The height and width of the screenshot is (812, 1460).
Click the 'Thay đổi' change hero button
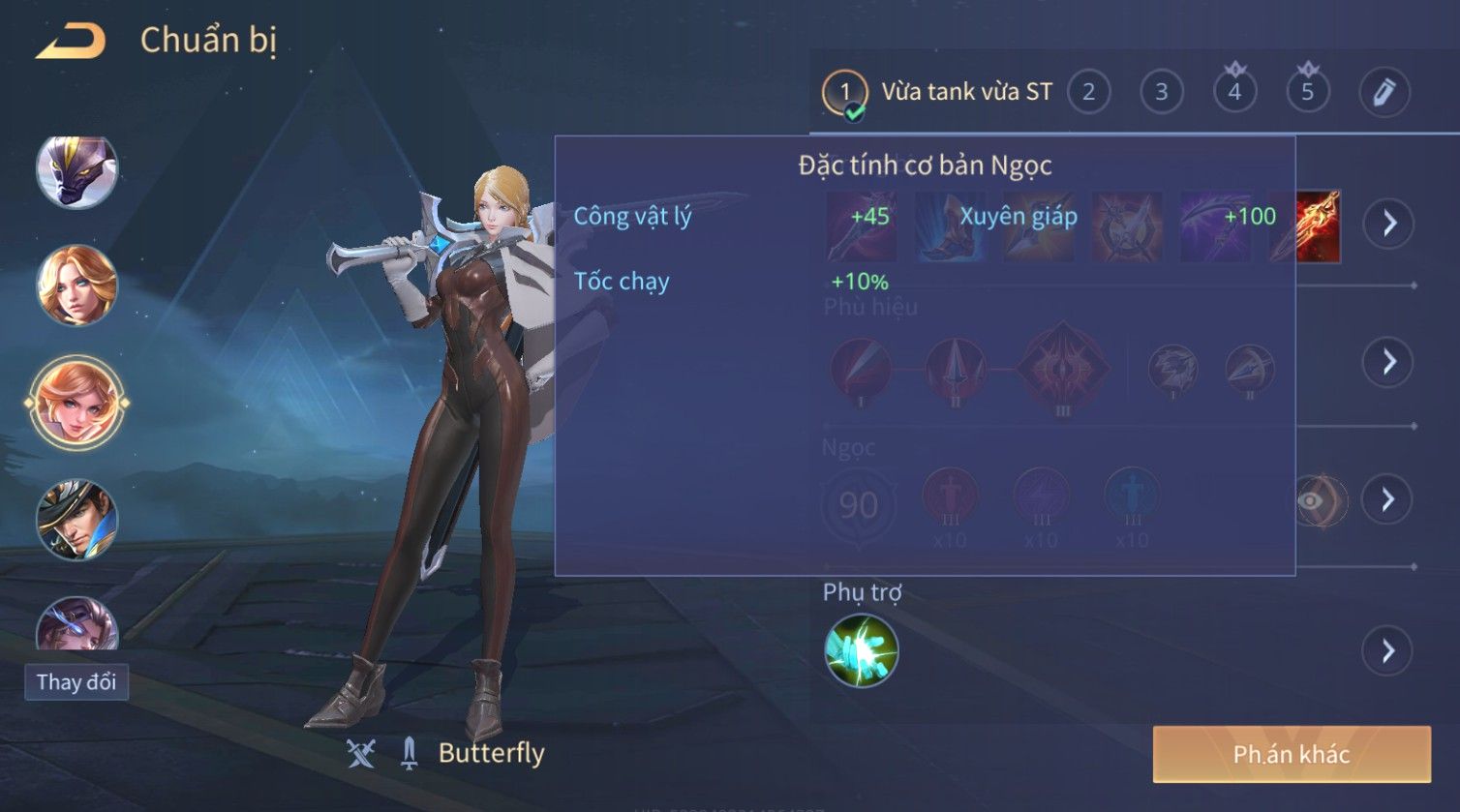tap(76, 682)
